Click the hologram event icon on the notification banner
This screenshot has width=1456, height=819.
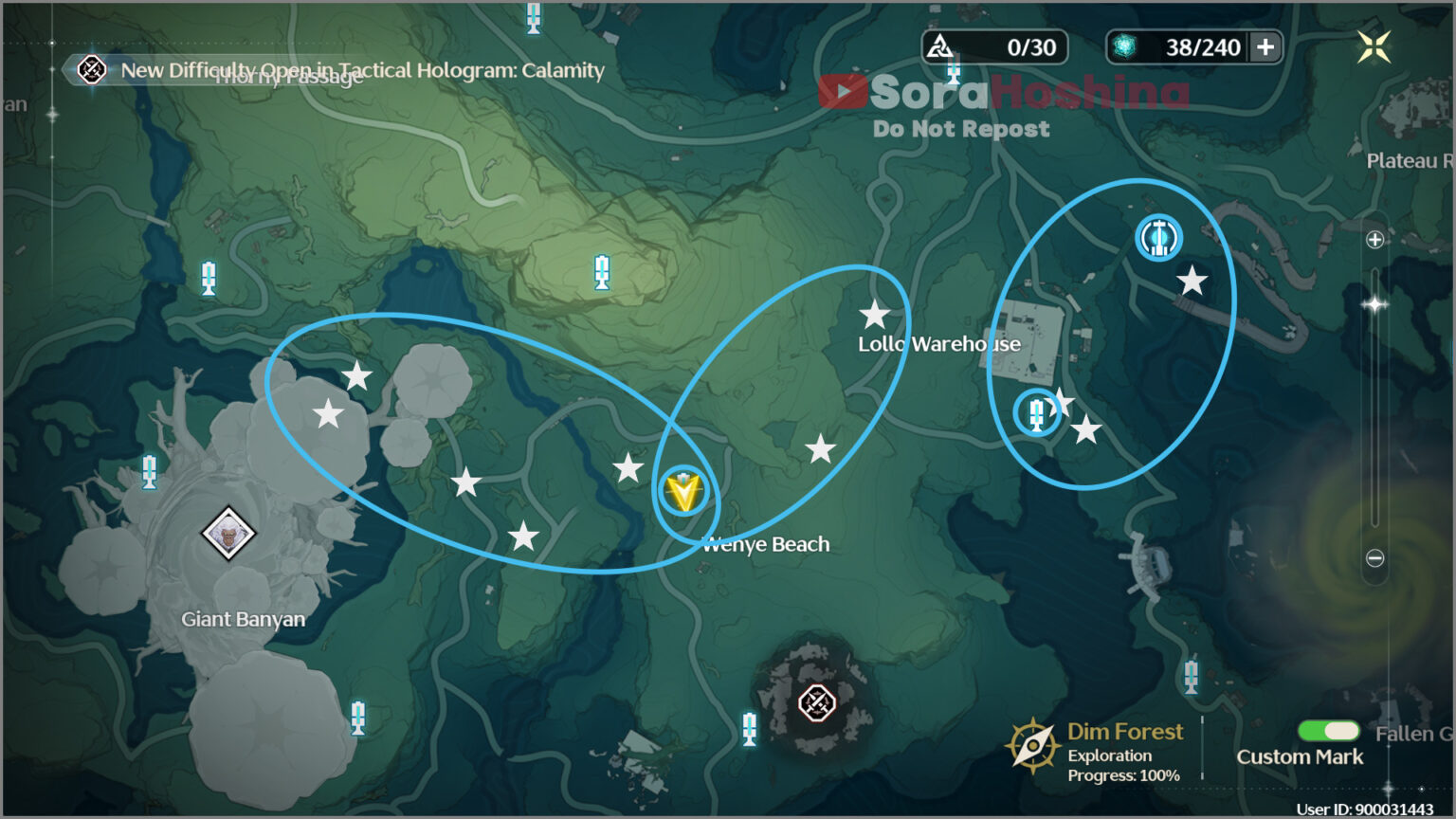click(x=91, y=70)
